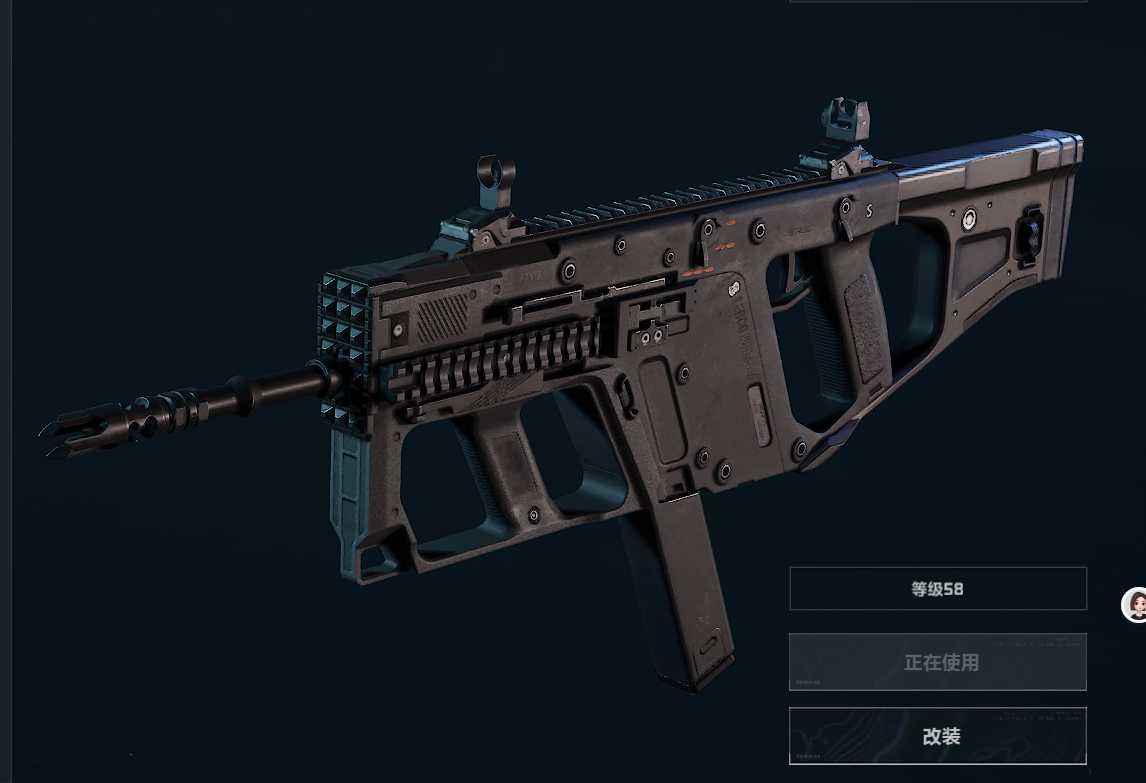Screen dimensions: 1146x783
Task: Select the 等级58 level box
Action: click(937, 589)
